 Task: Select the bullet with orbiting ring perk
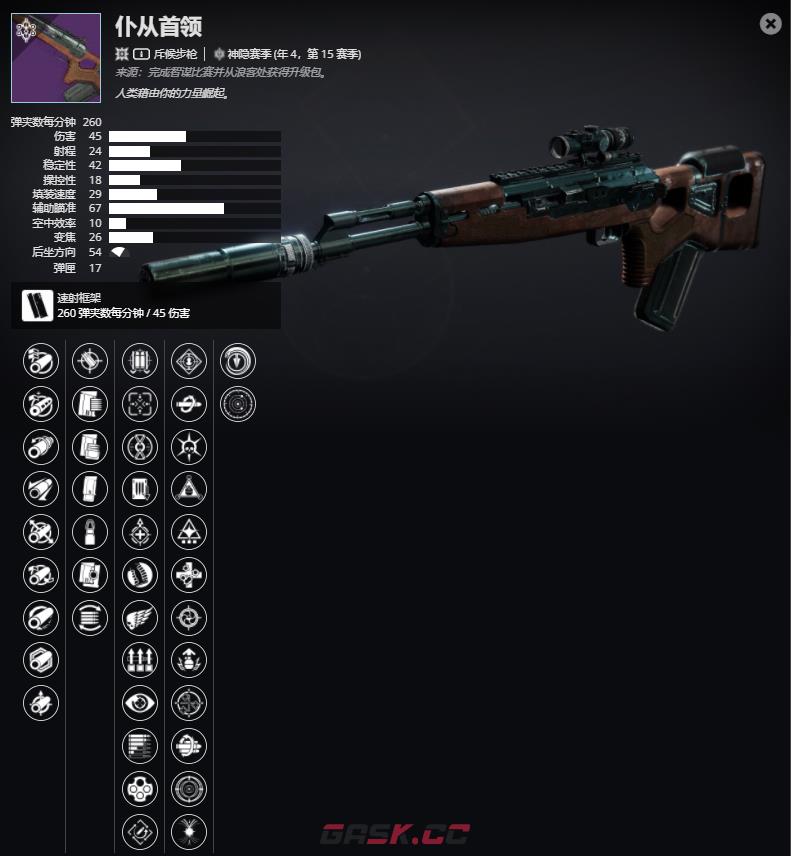coord(189,403)
